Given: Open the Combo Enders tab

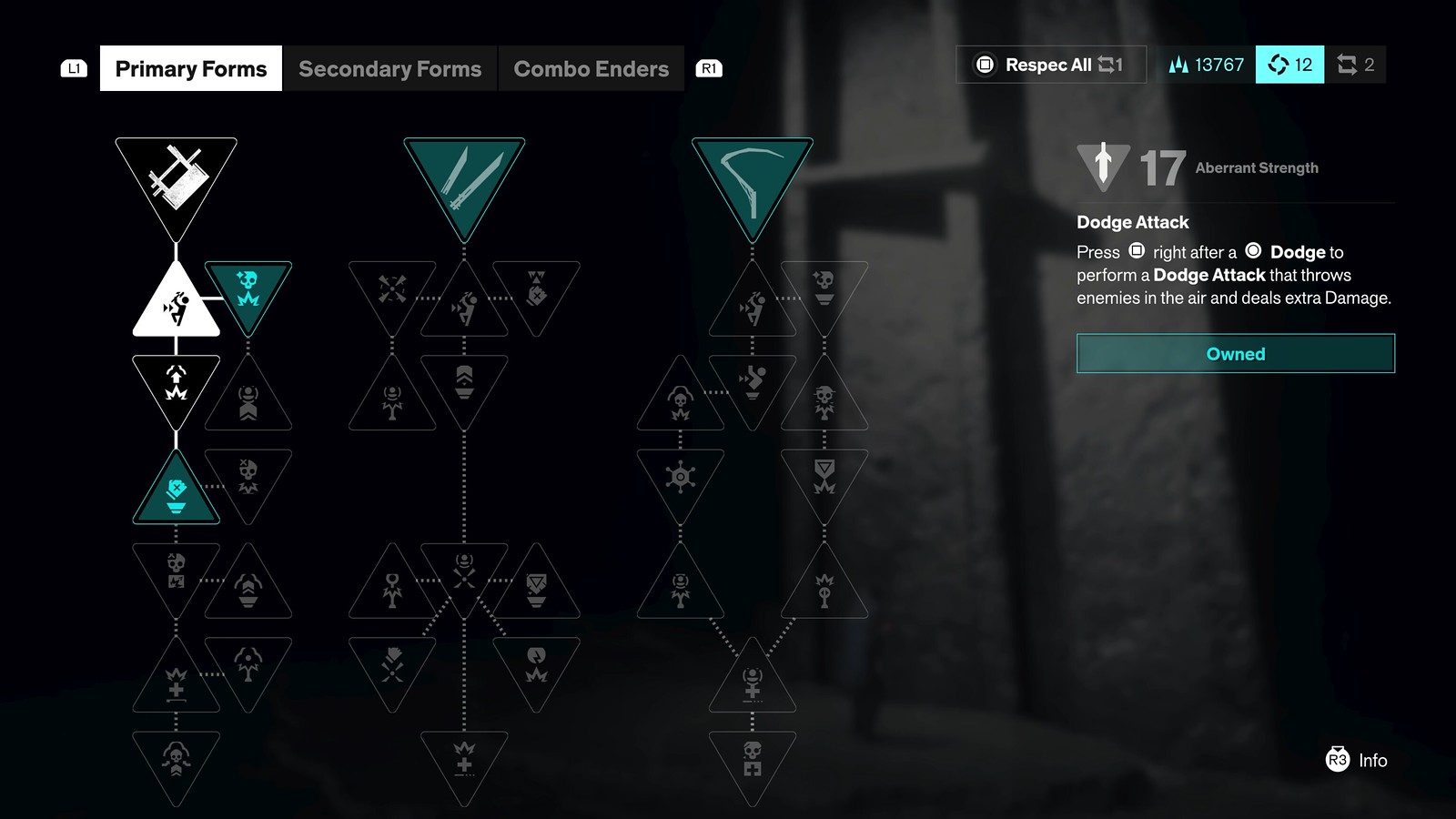Looking at the screenshot, I should pos(591,68).
